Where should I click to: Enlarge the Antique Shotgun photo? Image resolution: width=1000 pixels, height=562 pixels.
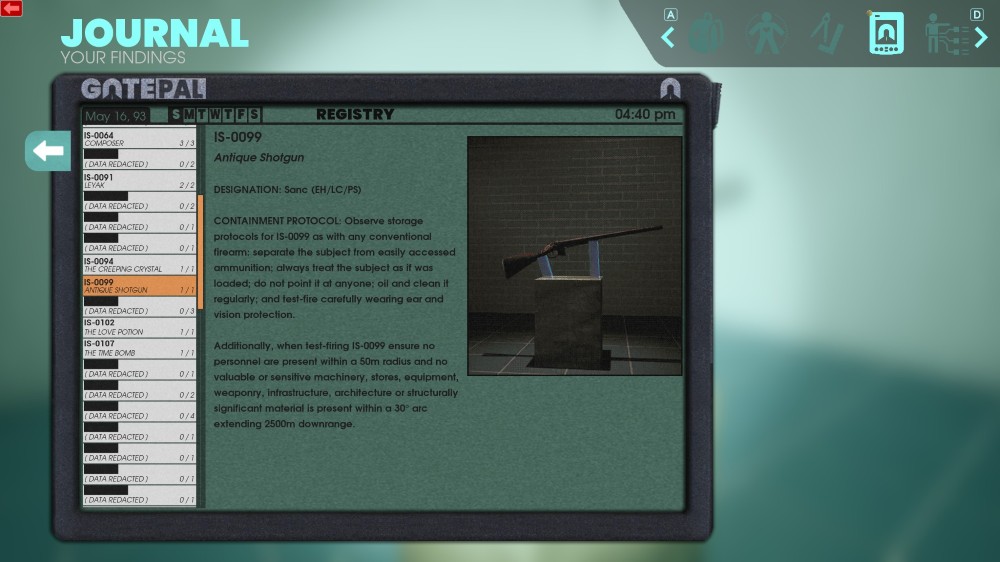coord(574,255)
